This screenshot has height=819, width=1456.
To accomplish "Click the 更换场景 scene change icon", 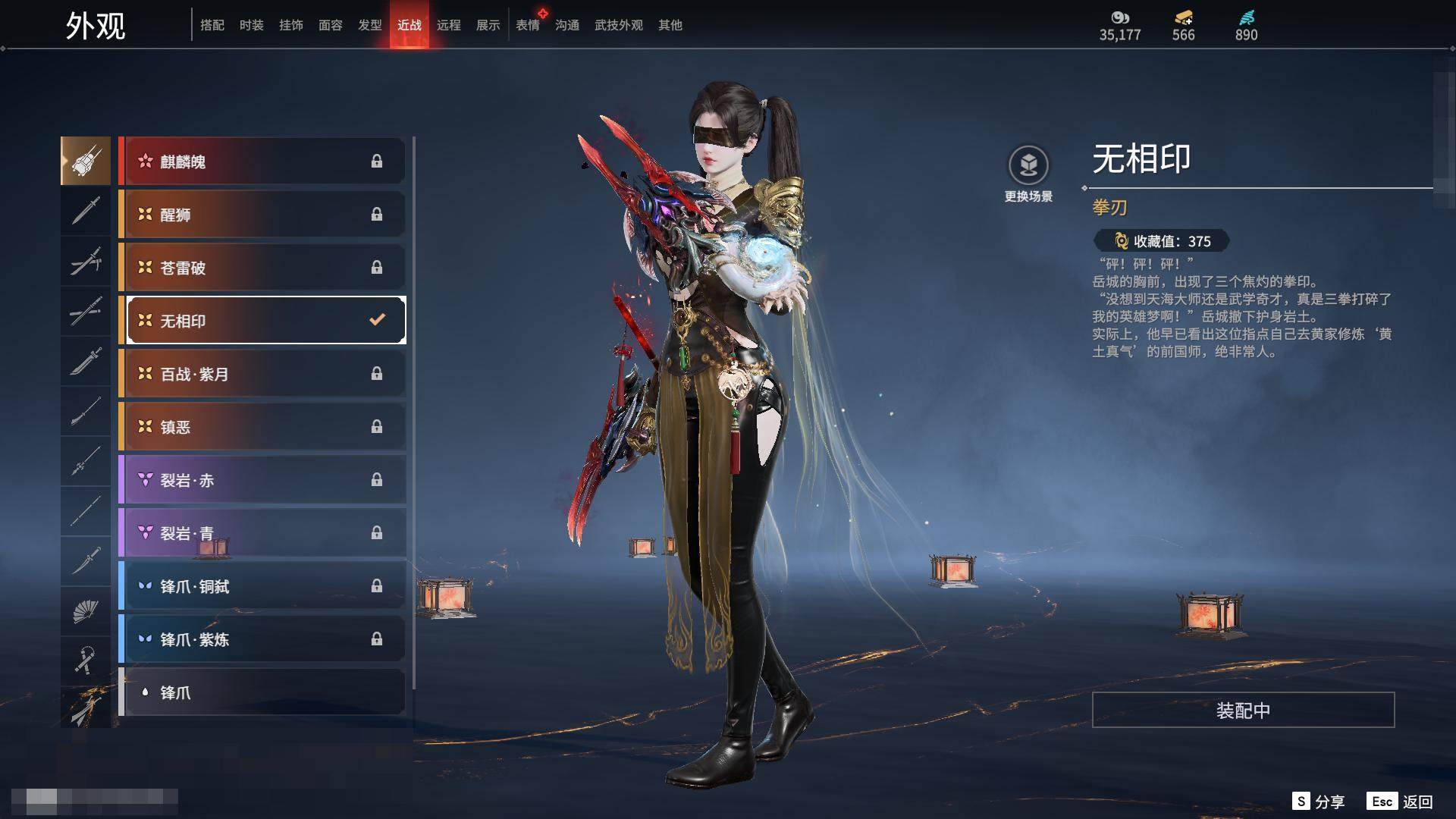I will [1028, 166].
